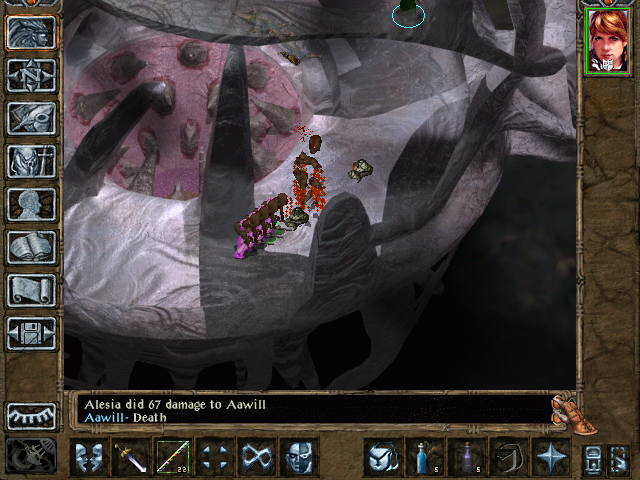Screen dimensions: 640x480
Task: Open the priest scroll screen
Action: [x=31, y=290]
